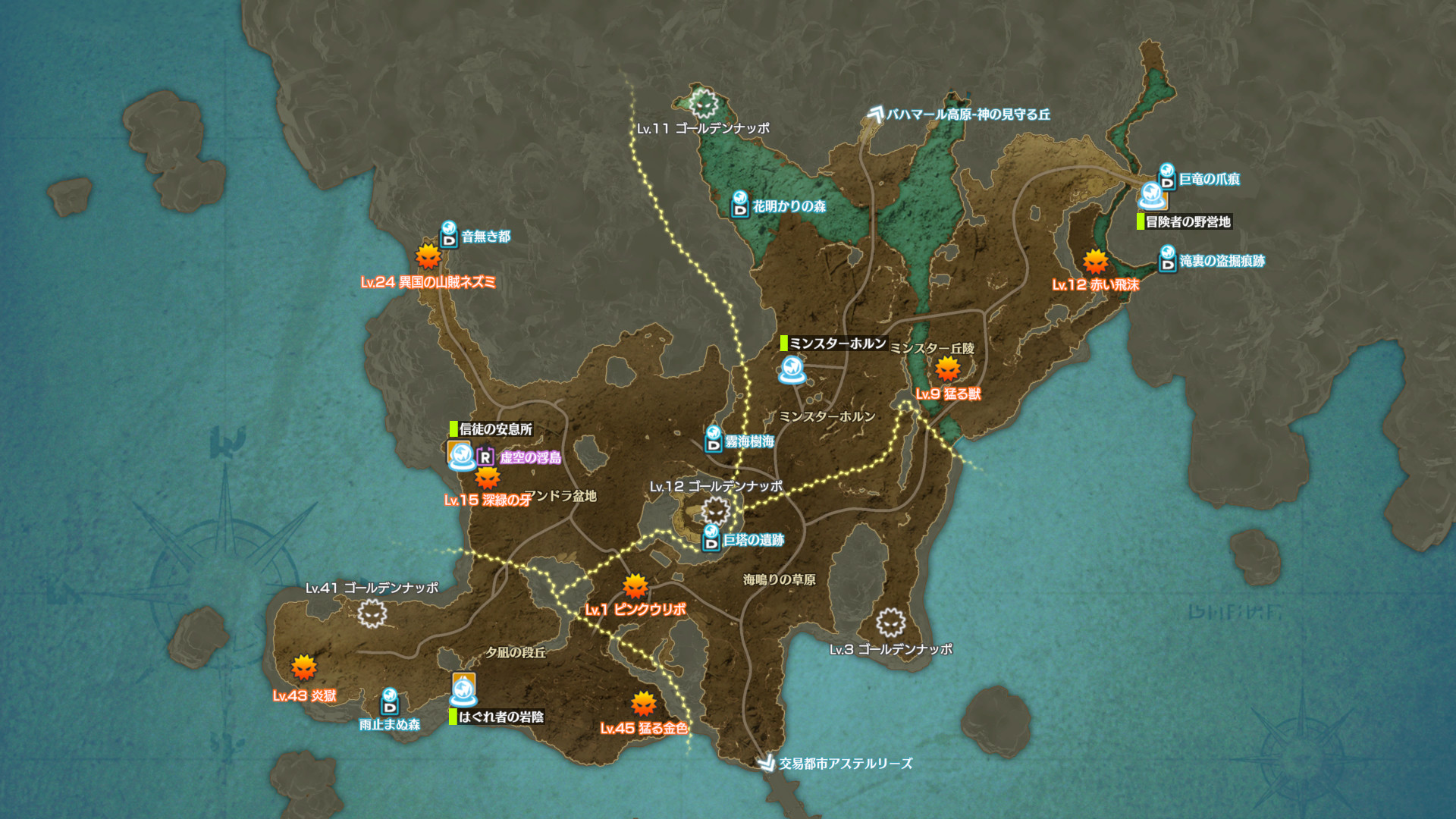The image size is (1456, 819).
Task: Click the 交易都市アステルリーズ exit arrow
Action: point(766,763)
